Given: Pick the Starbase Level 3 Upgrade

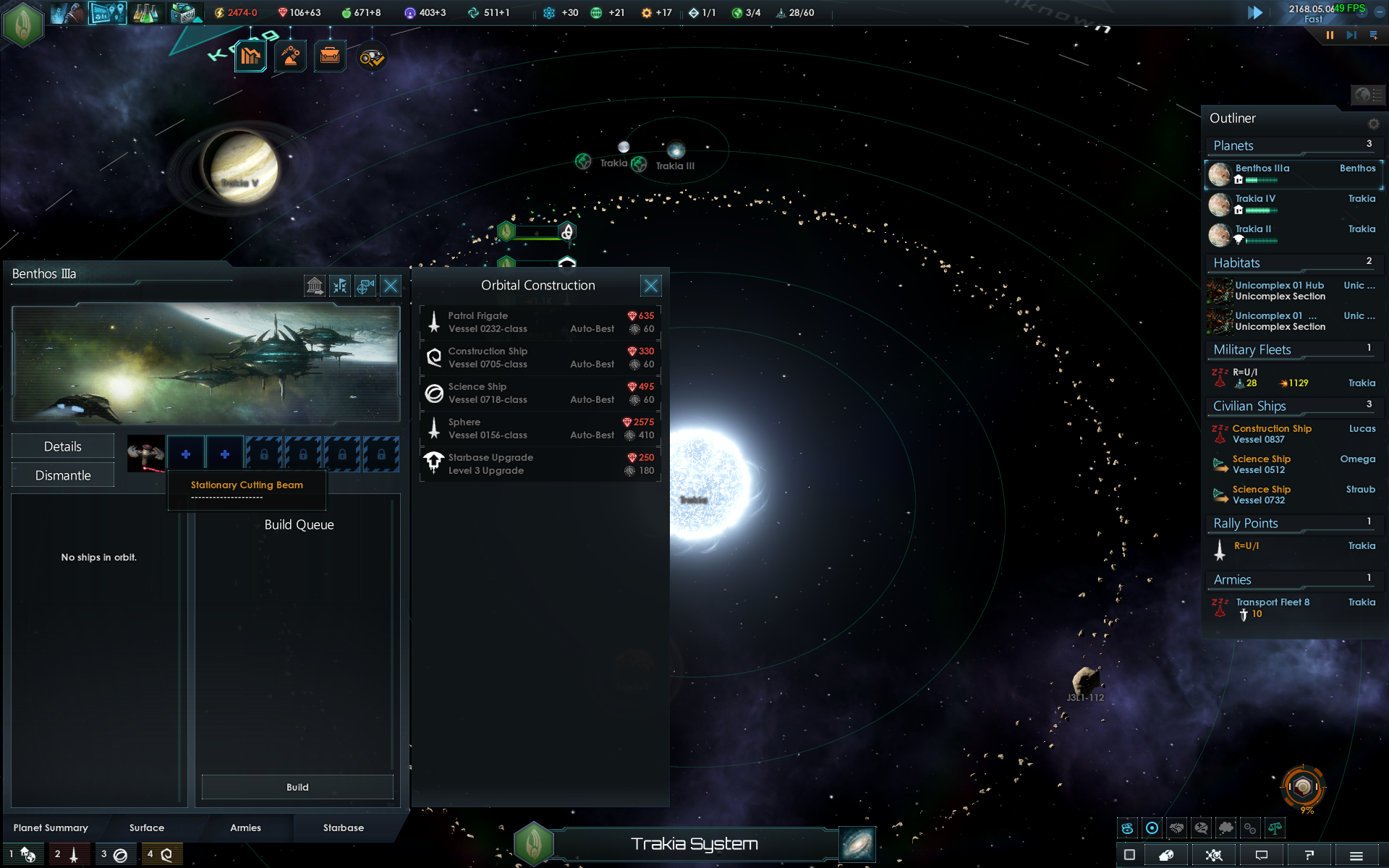Looking at the screenshot, I should pyautogui.click(x=540, y=464).
